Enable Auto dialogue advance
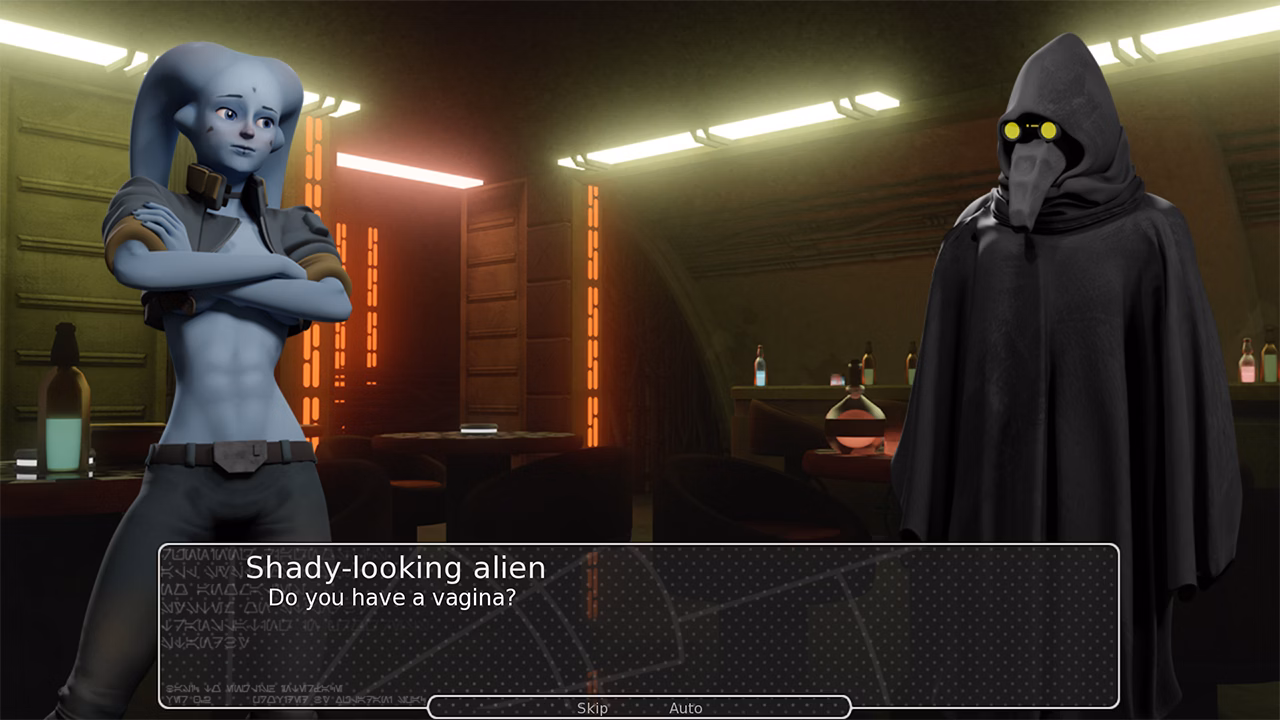Screen dimensions: 1280x720 pos(686,707)
